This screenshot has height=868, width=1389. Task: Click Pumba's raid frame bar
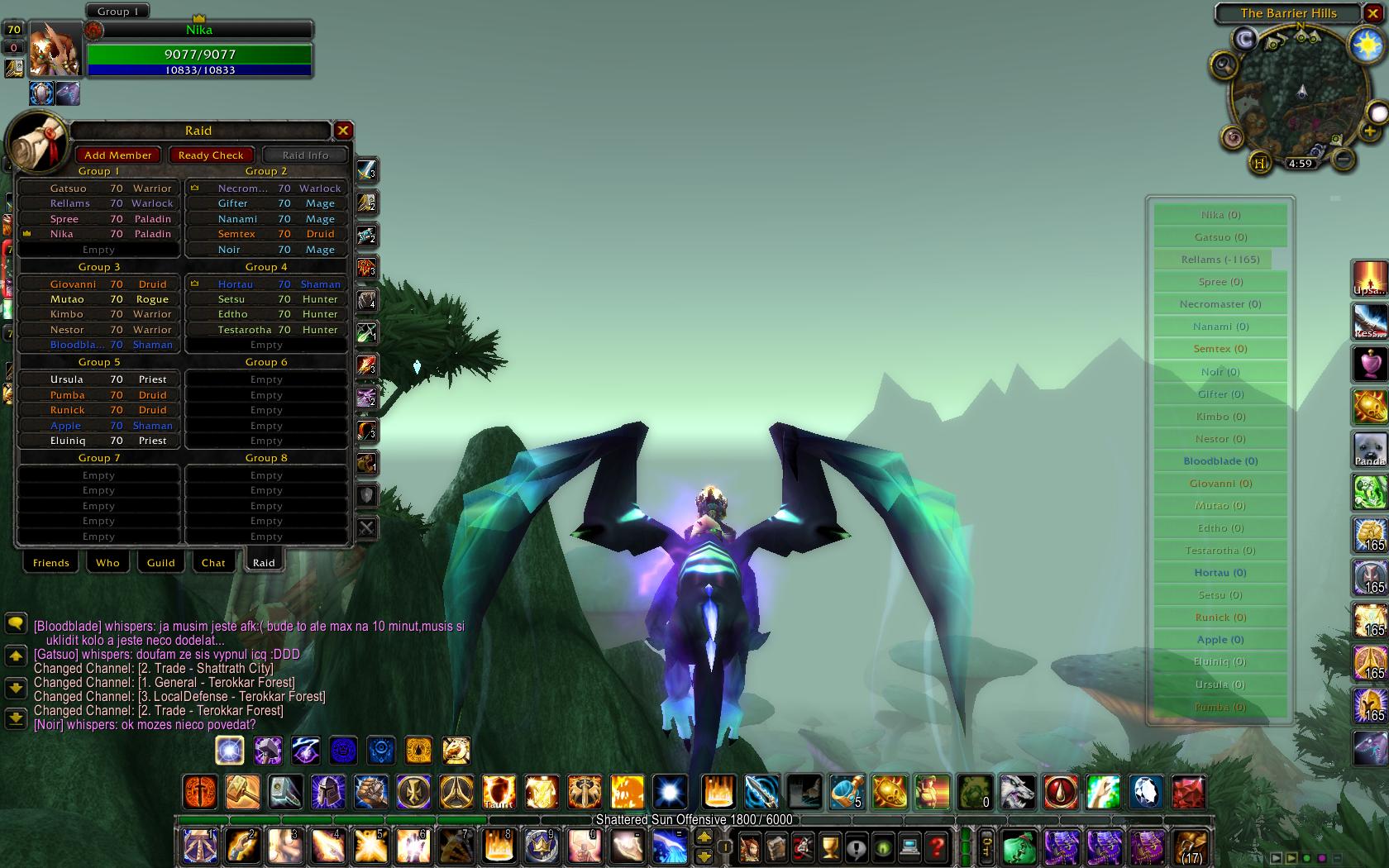[x=1220, y=707]
